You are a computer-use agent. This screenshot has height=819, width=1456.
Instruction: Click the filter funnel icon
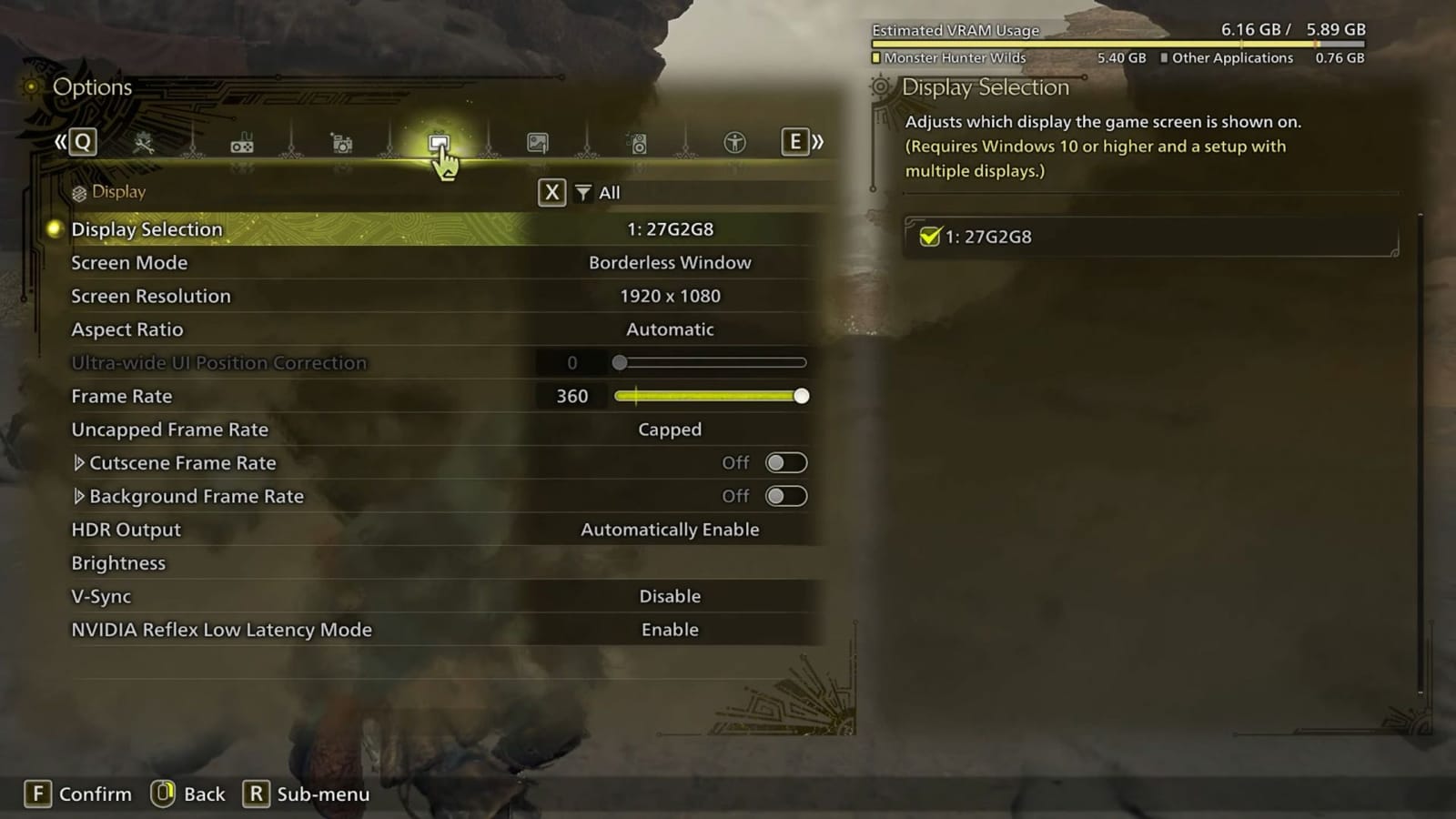pyautogui.click(x=581, y=192)
